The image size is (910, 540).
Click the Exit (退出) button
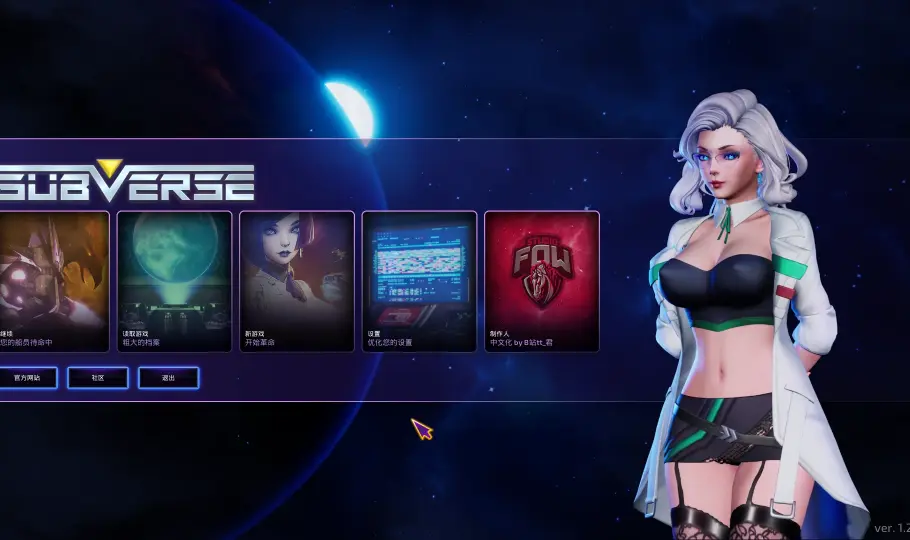coord(168,378)
